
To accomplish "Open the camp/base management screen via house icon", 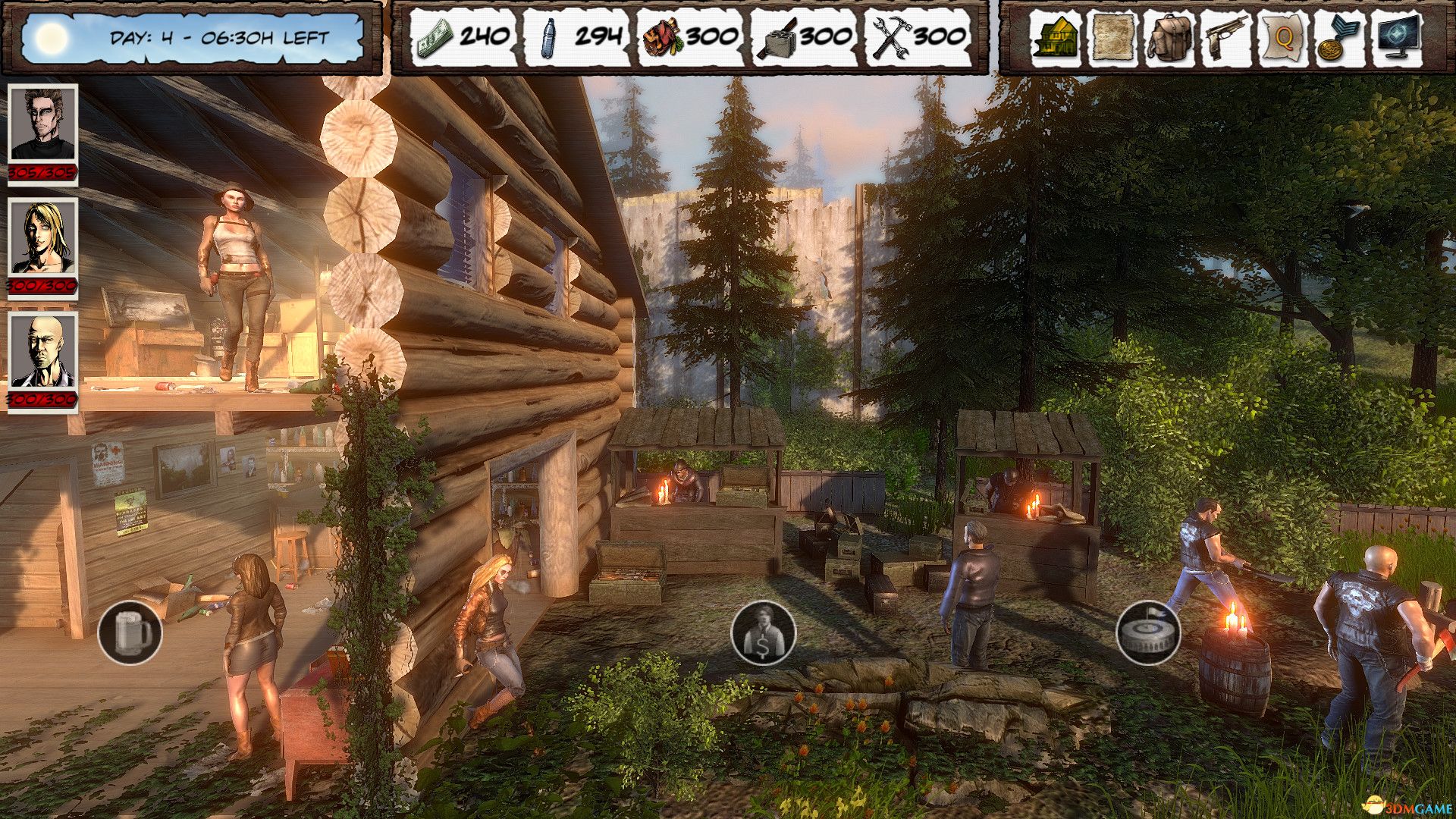I will 1058,38.
